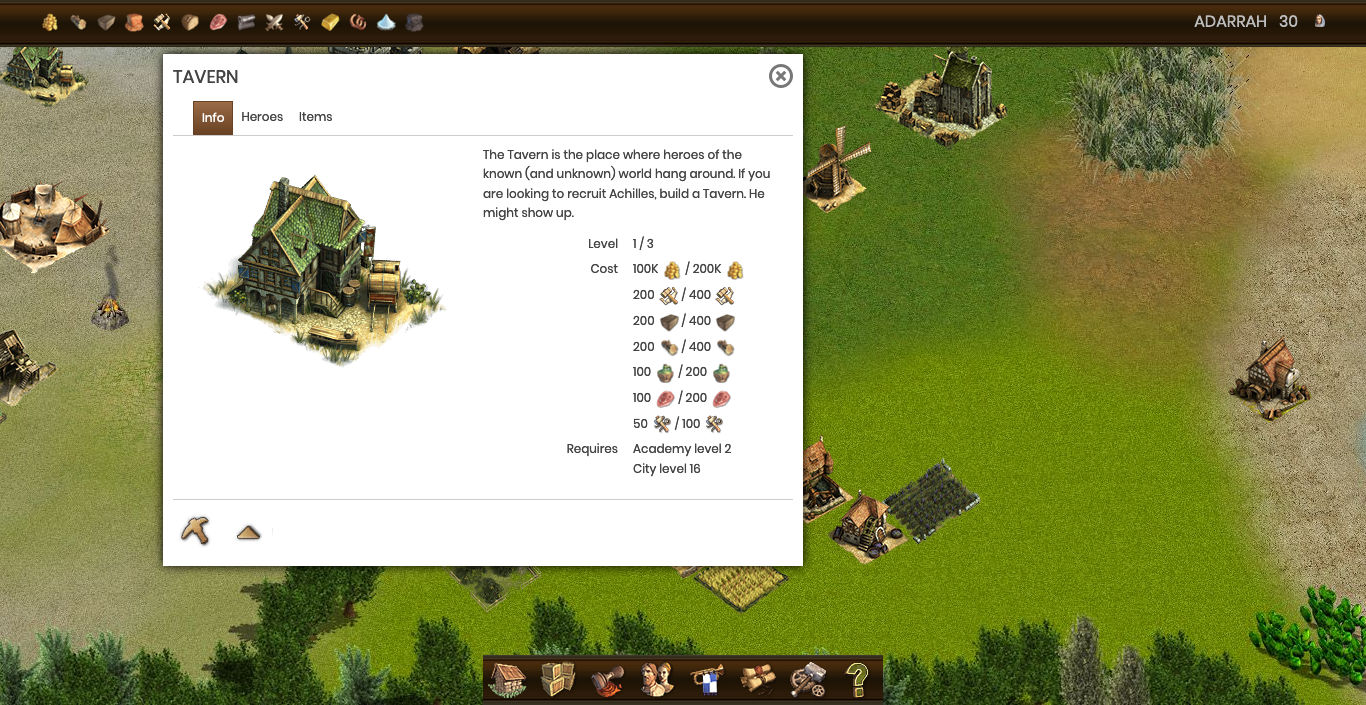The width and height of the screenshot is (1366, 705).
Task: Click the bread loaf resource icon
Action: [x=190, y=22]
